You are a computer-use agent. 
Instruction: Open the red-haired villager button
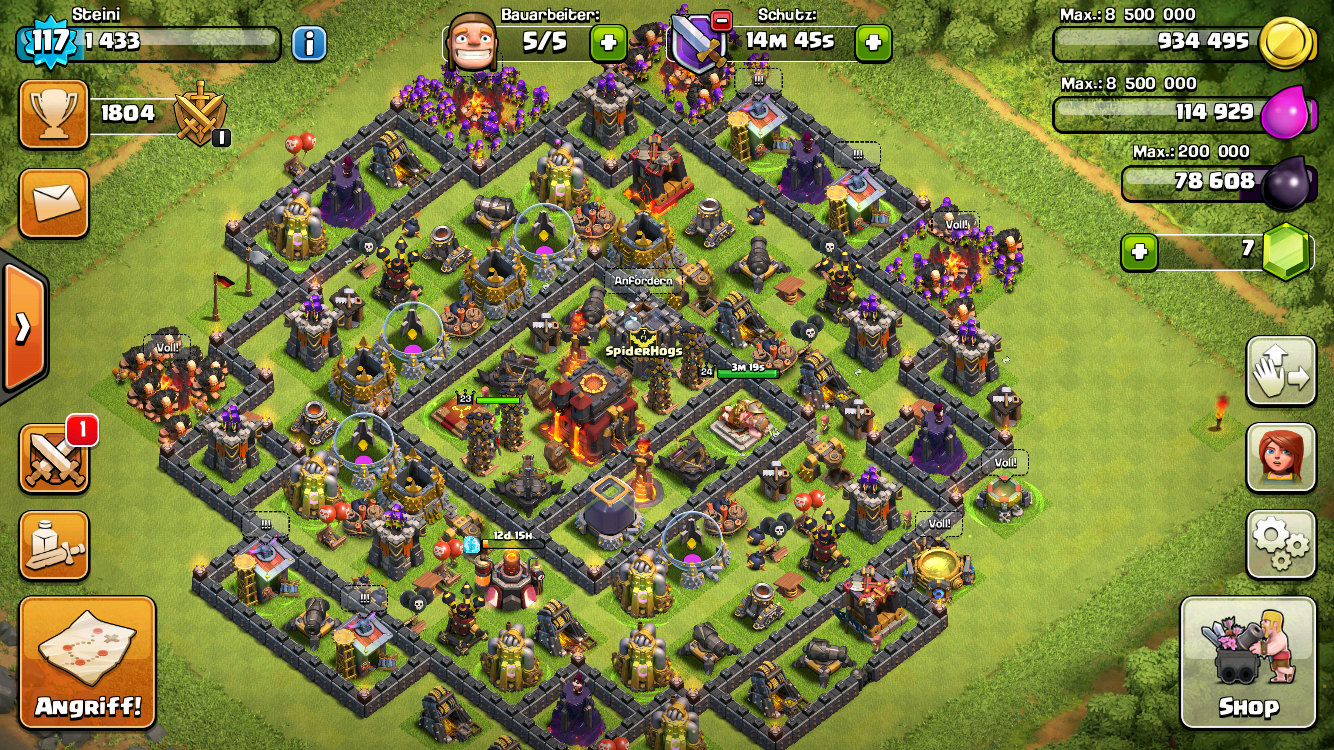1280,457
